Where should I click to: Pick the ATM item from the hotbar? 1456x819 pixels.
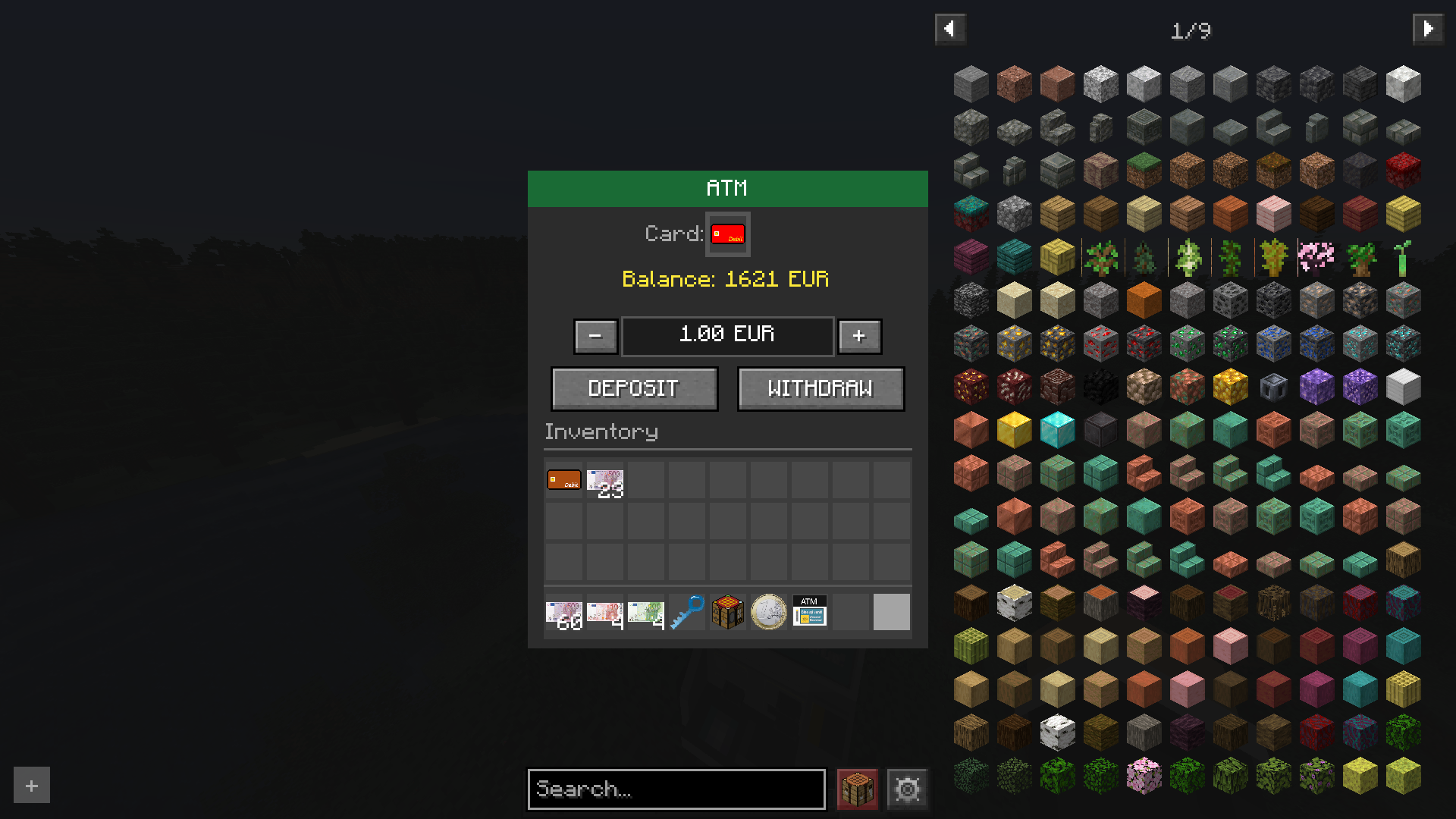[x=808, y=611]
